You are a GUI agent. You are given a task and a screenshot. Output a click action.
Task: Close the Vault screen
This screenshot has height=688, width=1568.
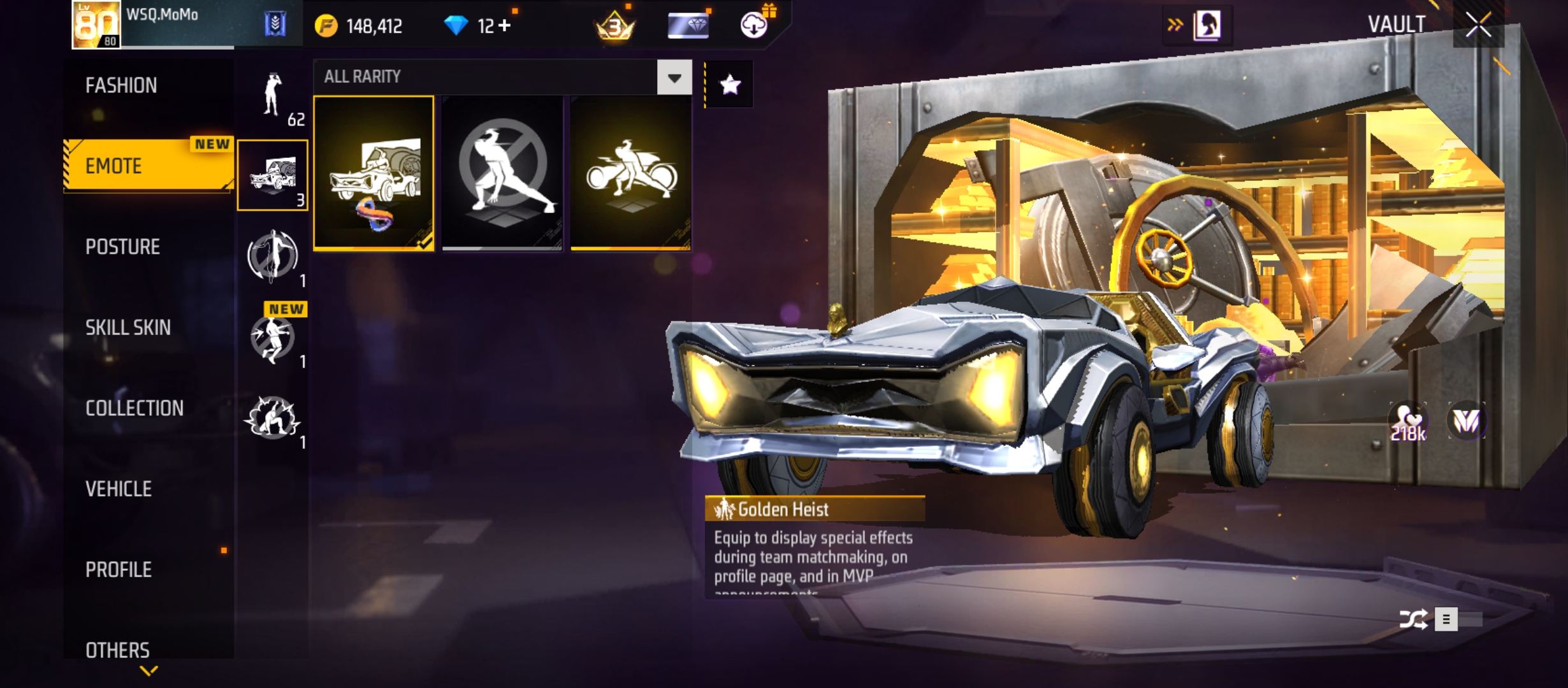pyautogui.click(x=1478, y=26)
